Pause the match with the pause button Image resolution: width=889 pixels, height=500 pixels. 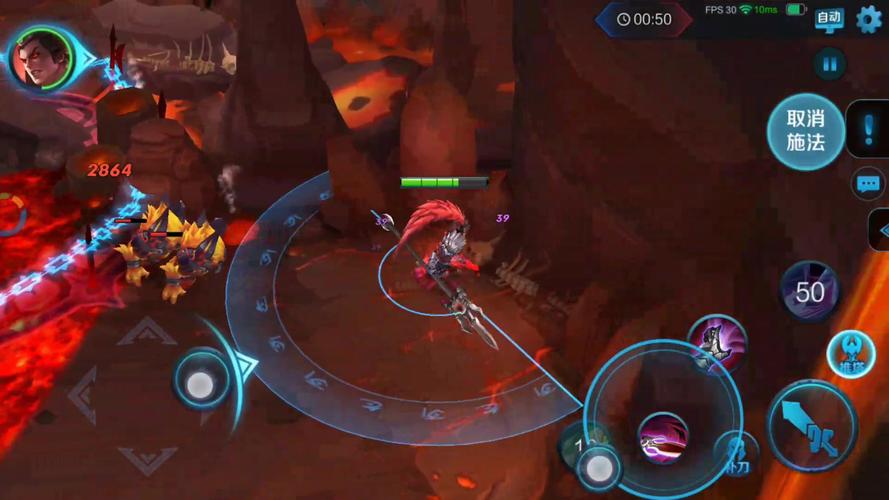coord(829,65)
